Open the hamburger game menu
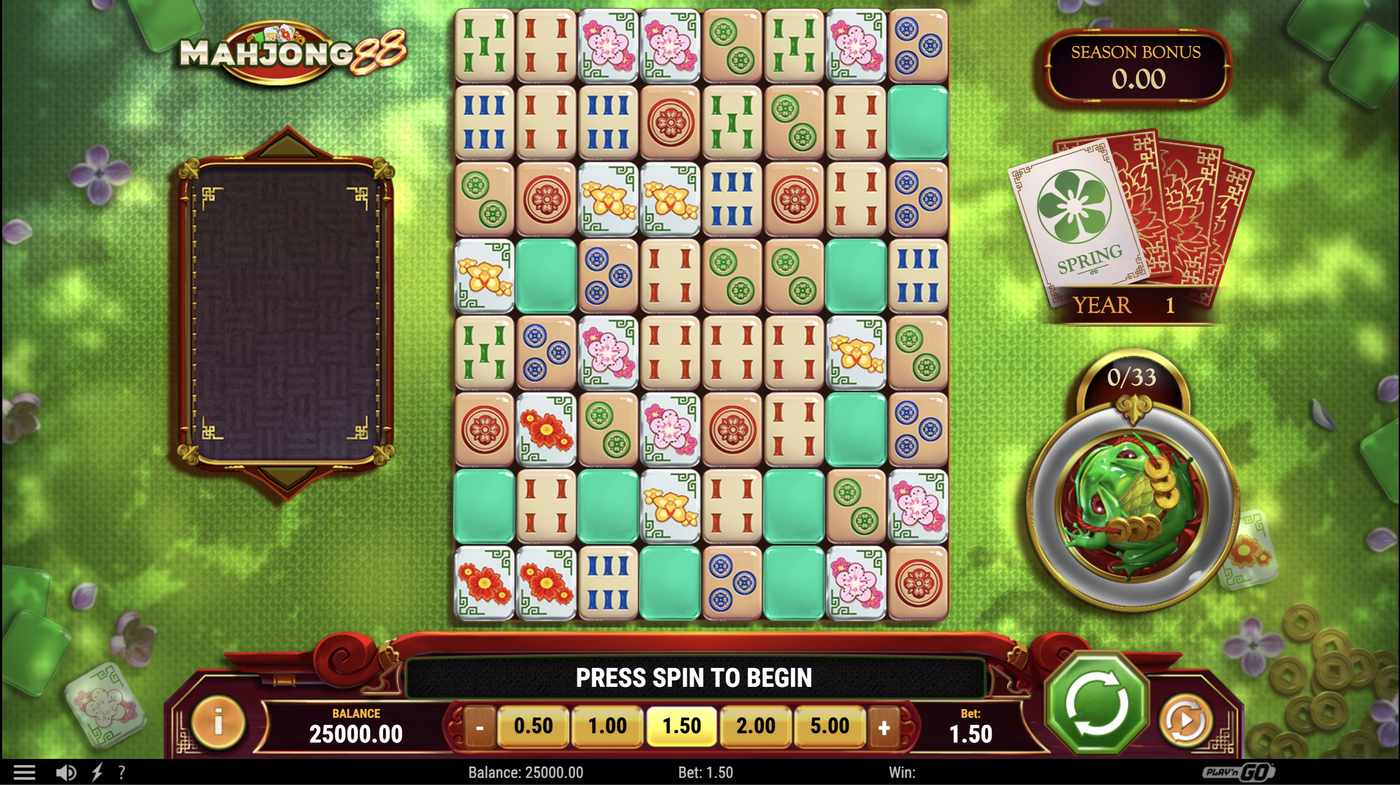Screen dimensions: 1400x785 click(24, 771)
